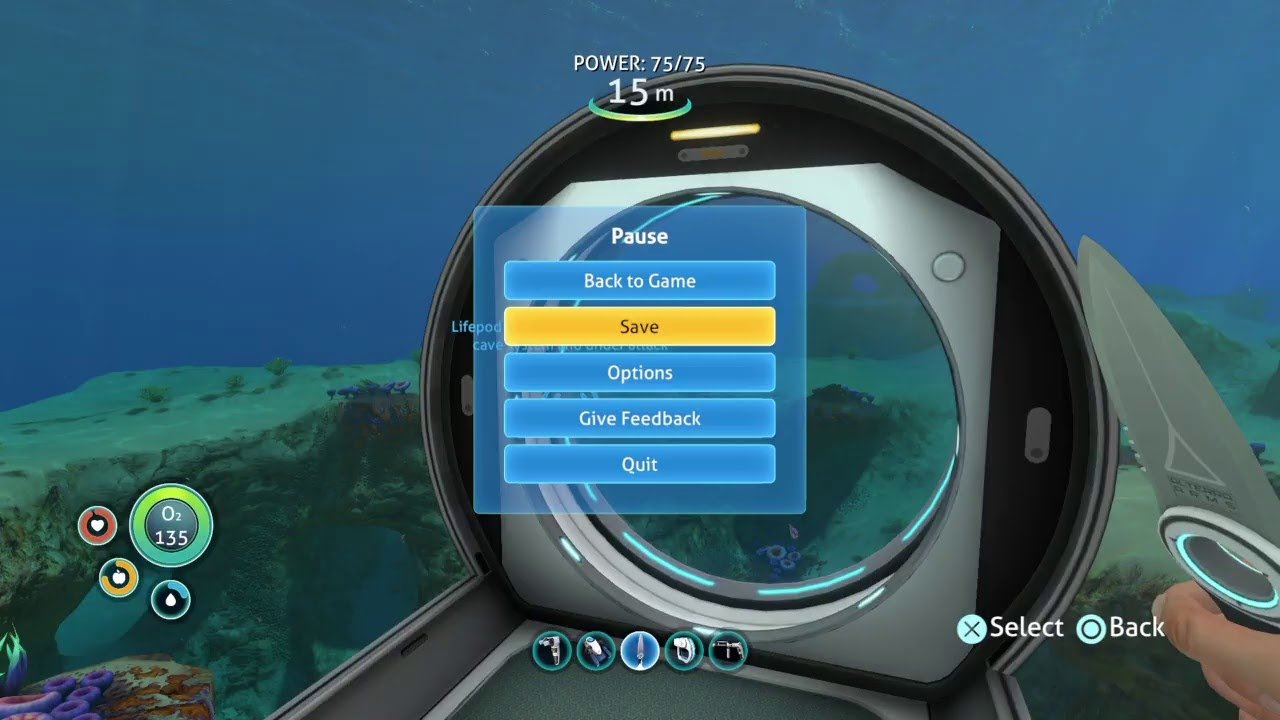Resume with the Back to Game button
The width and height of the screenshot is (1280, 720).
639,281
